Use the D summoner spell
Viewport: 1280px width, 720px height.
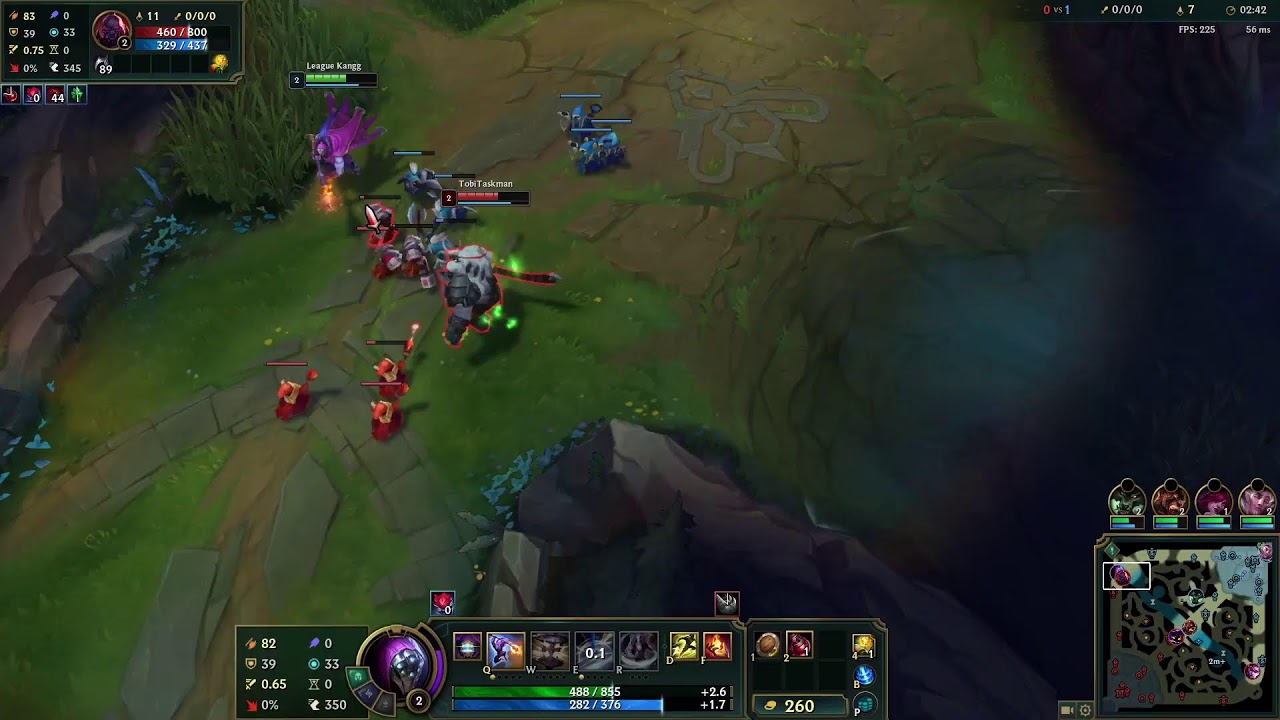(684, 647)
